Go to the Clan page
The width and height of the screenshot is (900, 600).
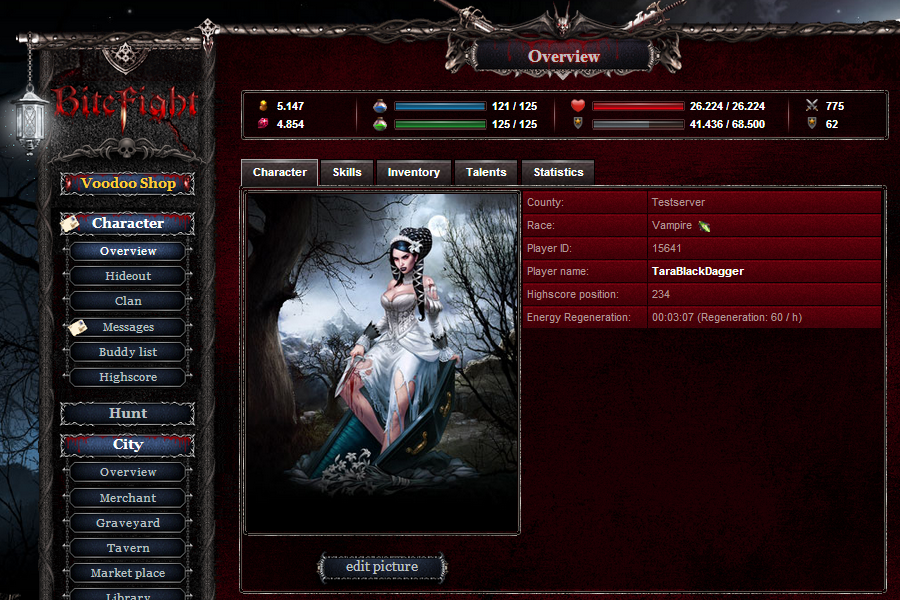(128, 301)
